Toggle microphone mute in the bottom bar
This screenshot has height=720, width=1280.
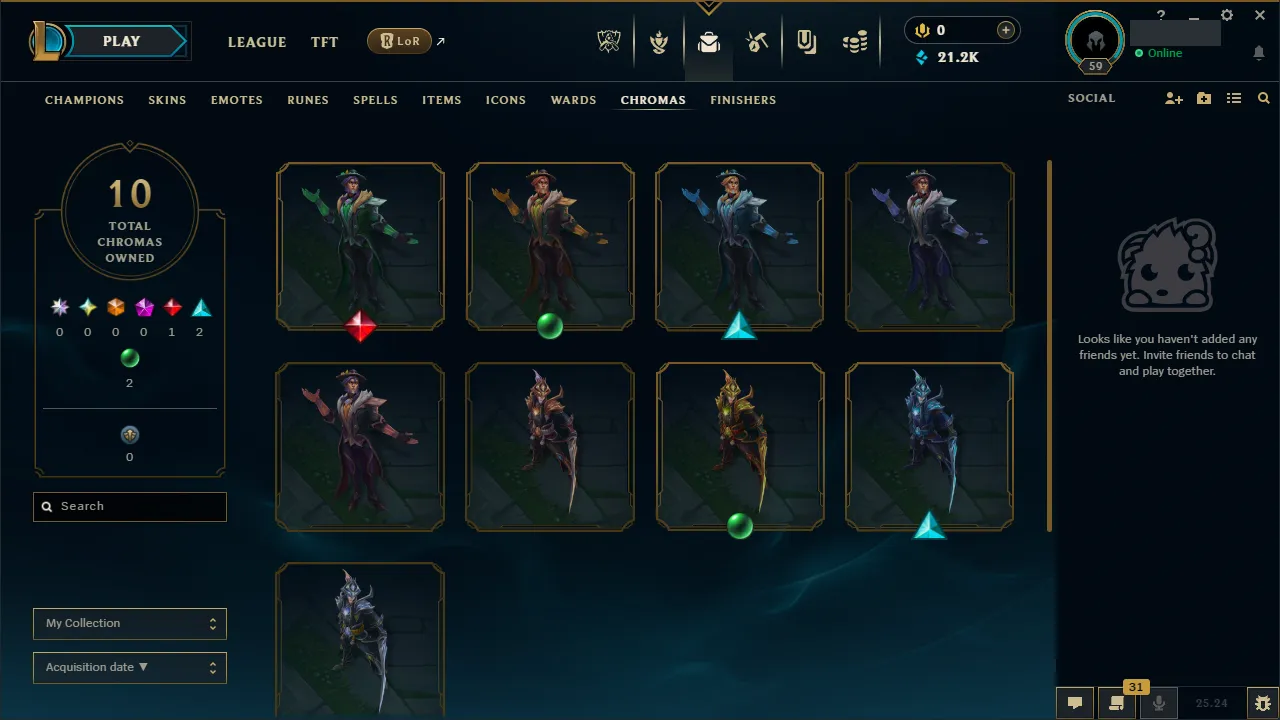1158,703
